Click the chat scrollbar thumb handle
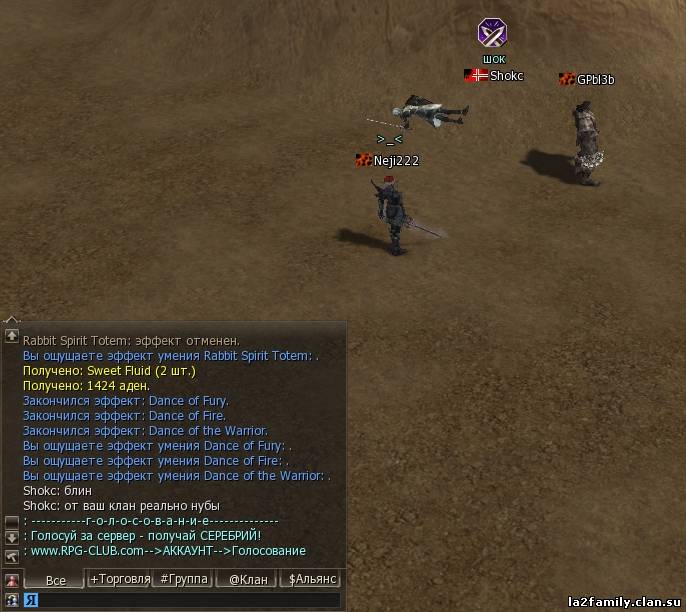686x612 pixels. [x=12, y=521]
